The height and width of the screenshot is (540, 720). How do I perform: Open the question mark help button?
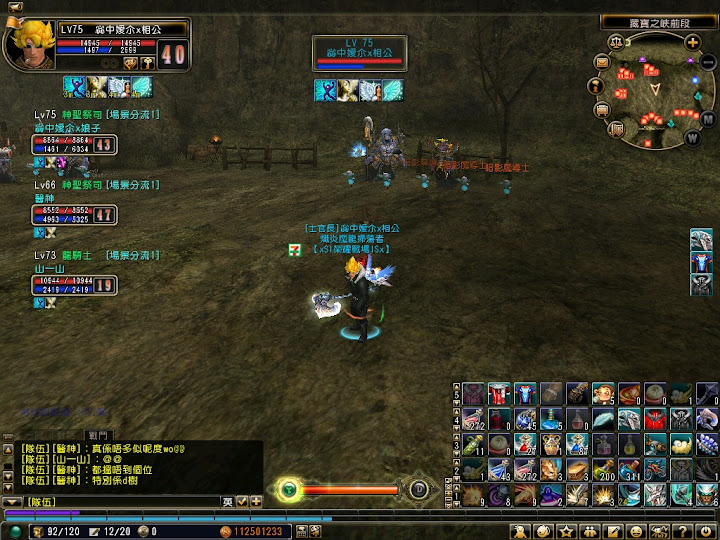(681, 529)
